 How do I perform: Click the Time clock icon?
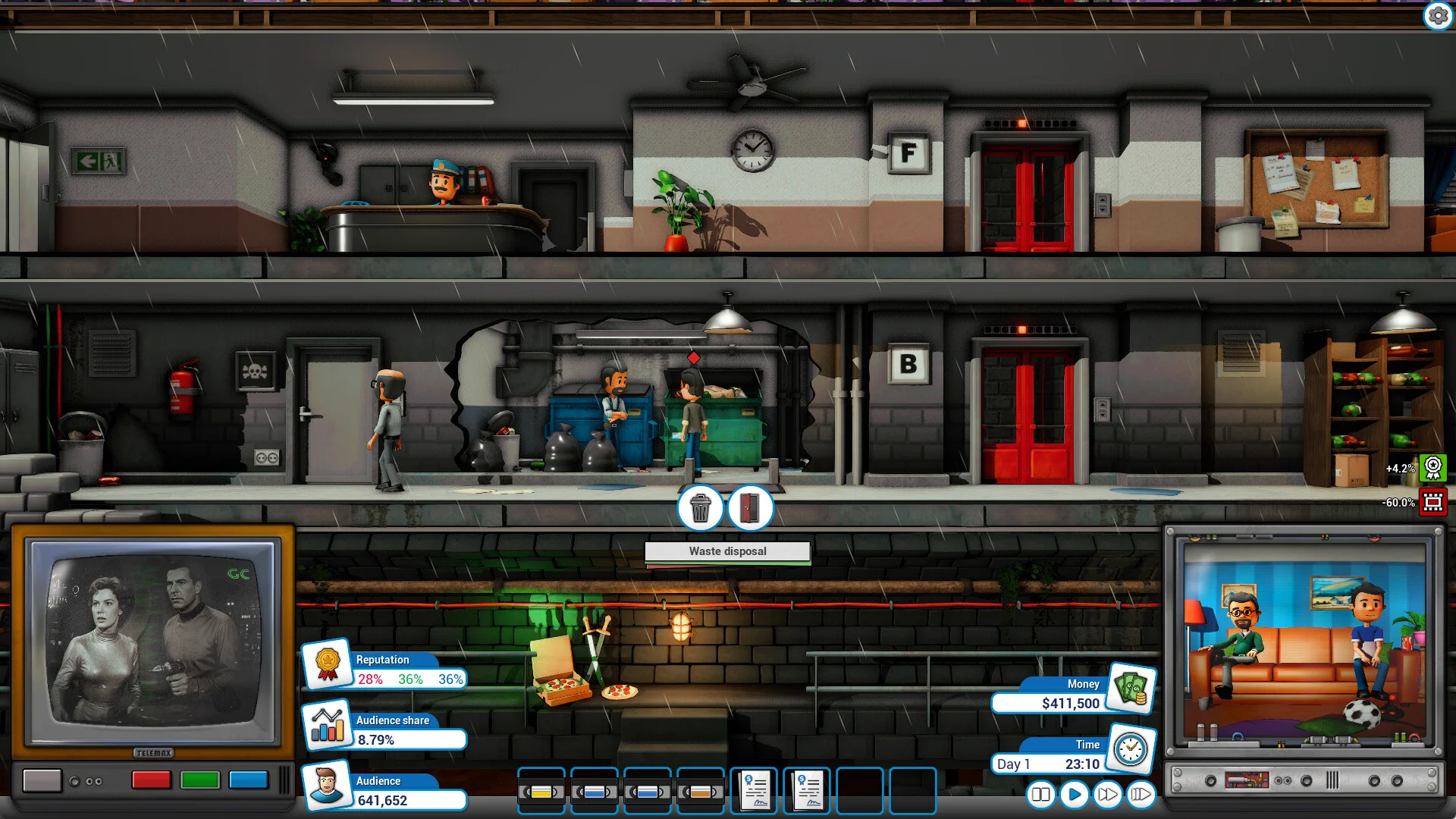pyautogui.click(x=1131, y=749)
